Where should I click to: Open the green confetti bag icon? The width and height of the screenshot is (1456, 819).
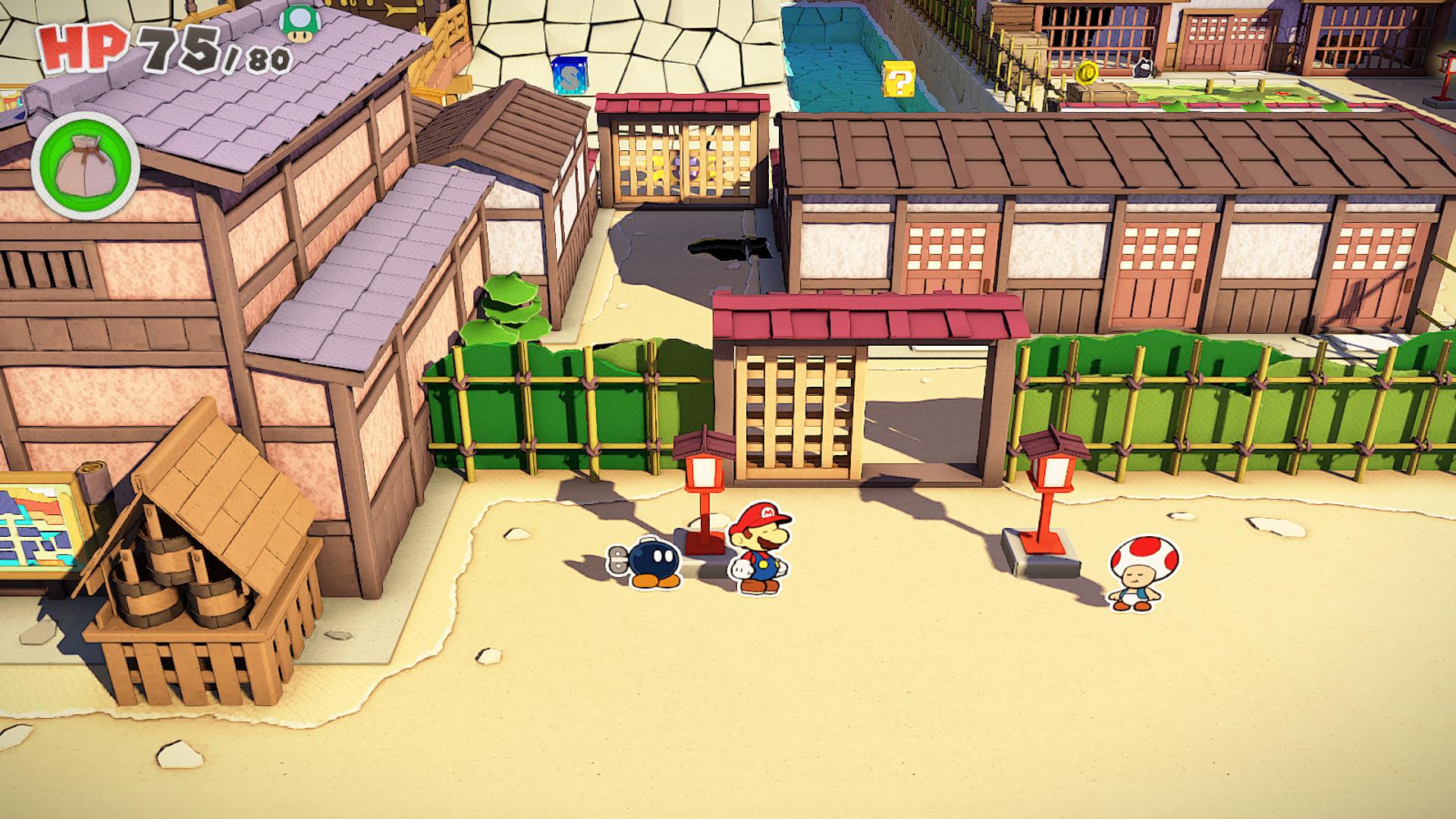pyautogui.click(x=85, y=166)
